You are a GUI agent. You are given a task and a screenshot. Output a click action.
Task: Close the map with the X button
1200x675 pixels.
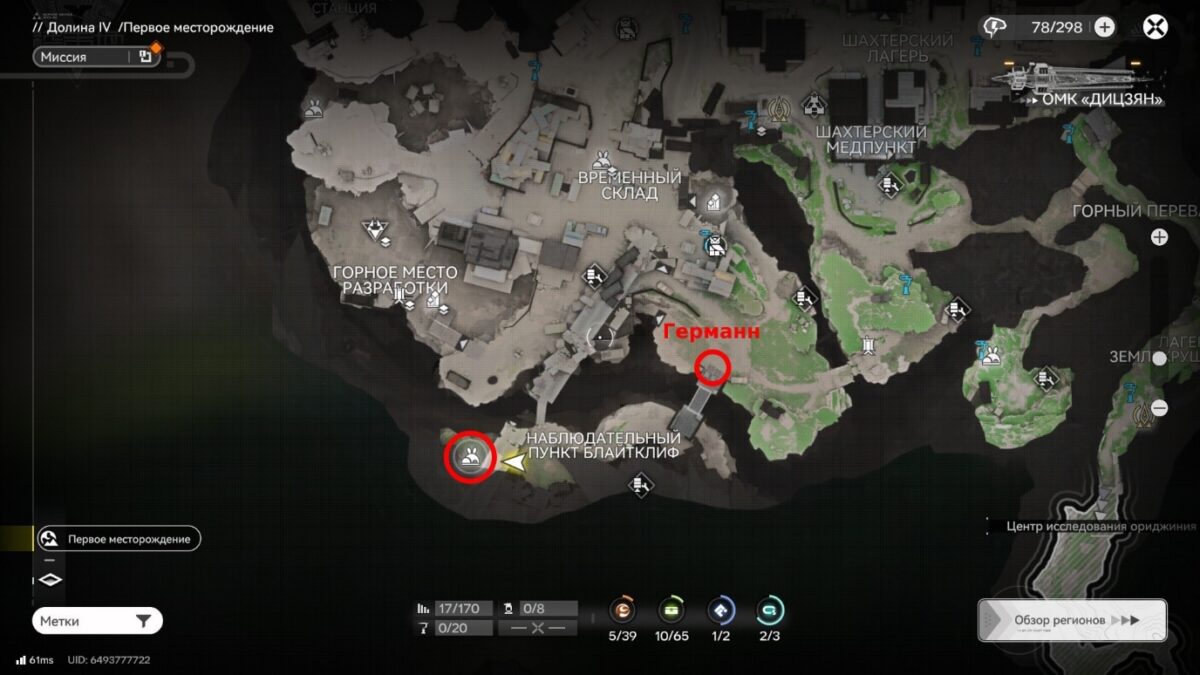(1156, 27)
